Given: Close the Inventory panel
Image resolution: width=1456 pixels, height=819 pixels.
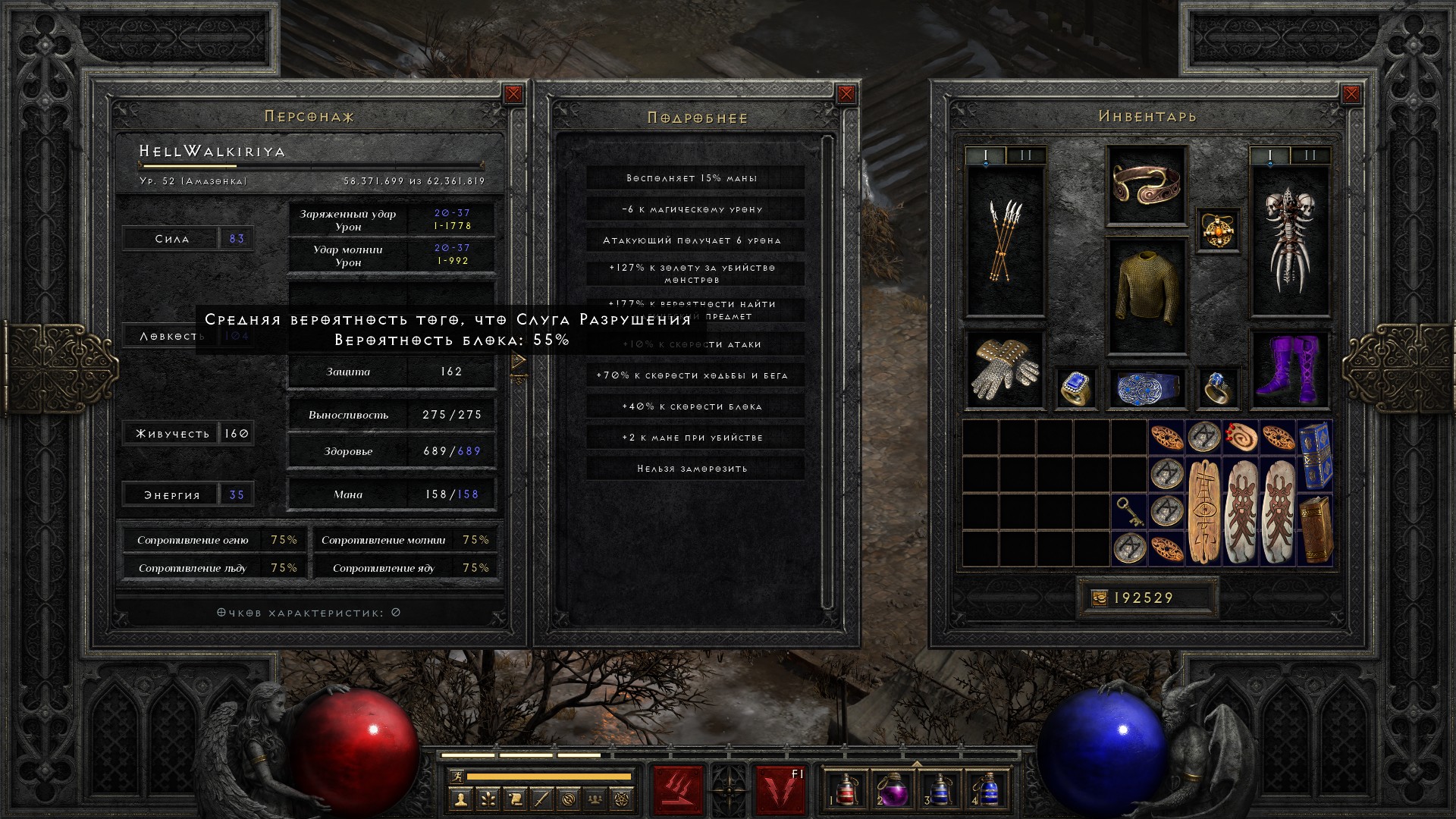Looking at the screenshot, I should pos(1351,94).
